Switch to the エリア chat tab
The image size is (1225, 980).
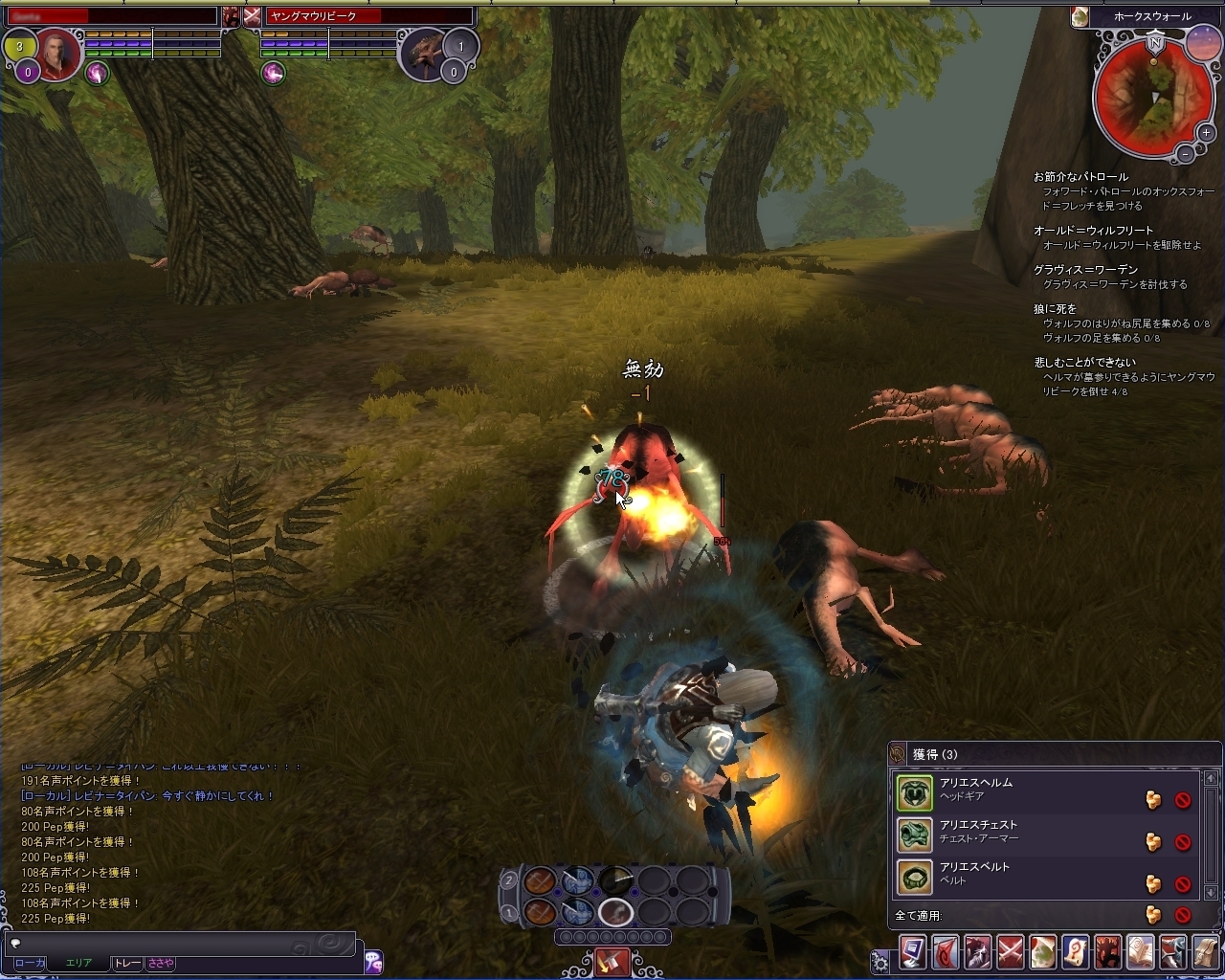(78, 963)
